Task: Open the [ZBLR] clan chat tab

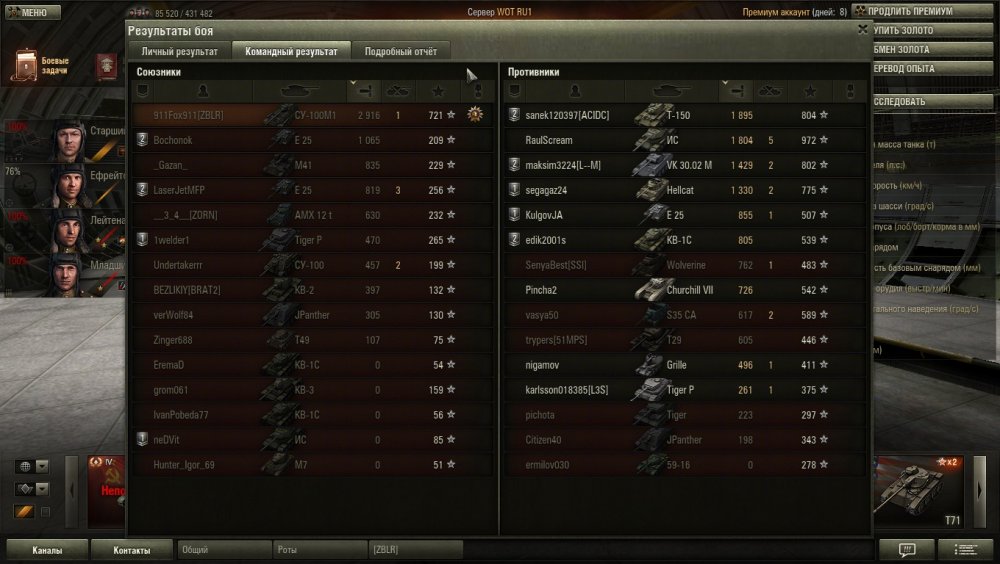Action: tap(415, 549)
